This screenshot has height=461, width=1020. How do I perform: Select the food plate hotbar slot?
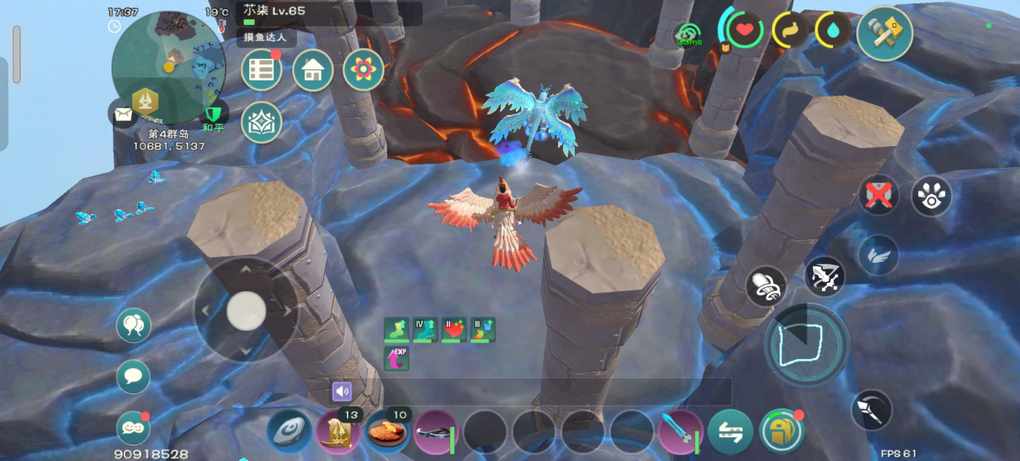[x=387, y=432]
